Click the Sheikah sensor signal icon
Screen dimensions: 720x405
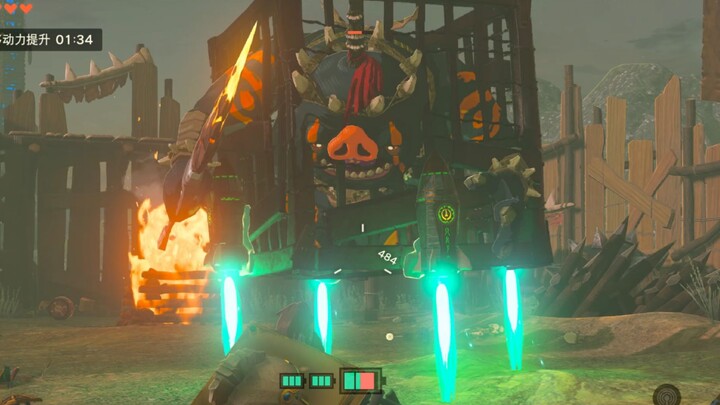[667, 394]
